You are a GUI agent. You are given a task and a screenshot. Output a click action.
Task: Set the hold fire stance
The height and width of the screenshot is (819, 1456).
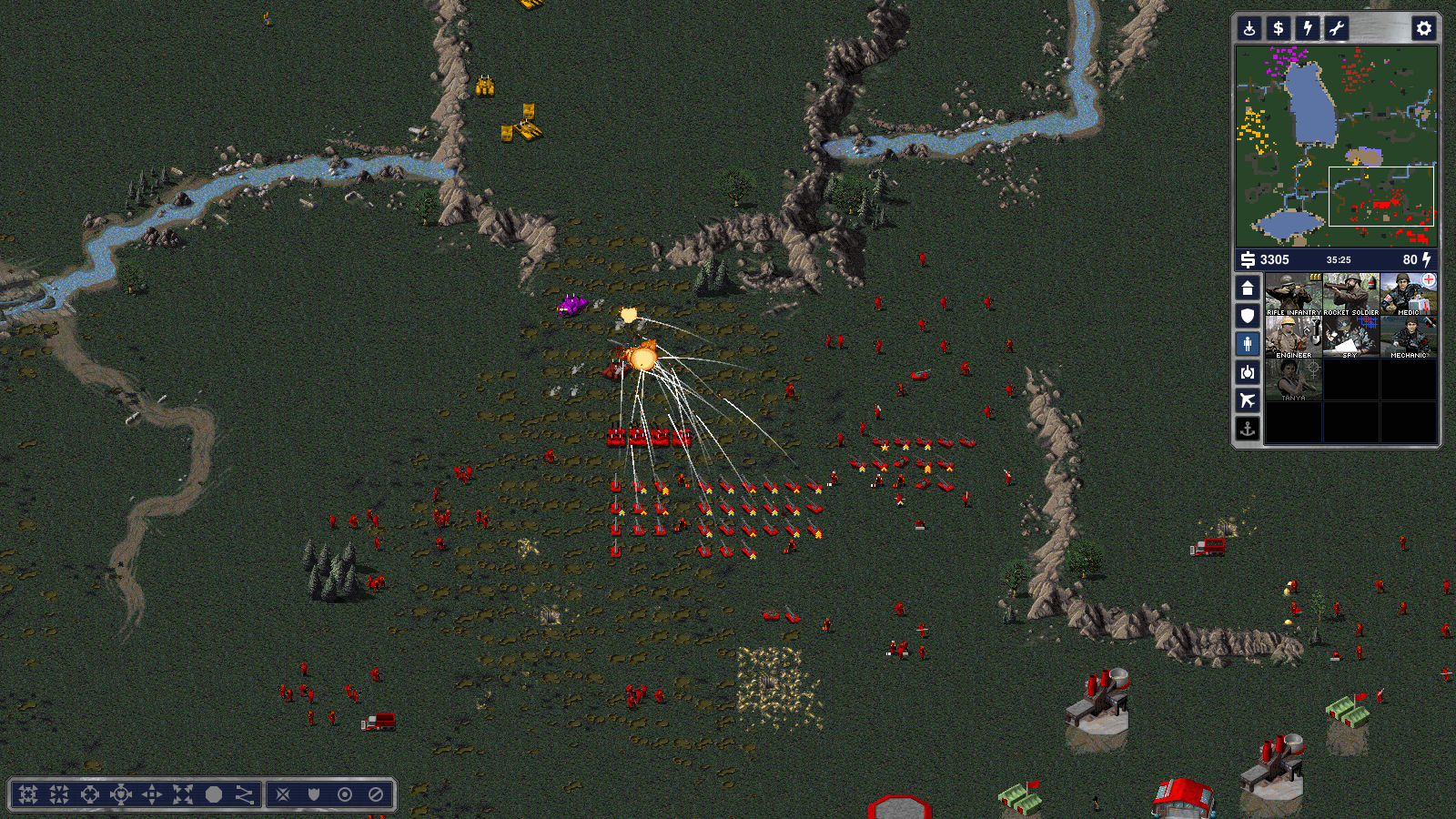click(376, 794)
